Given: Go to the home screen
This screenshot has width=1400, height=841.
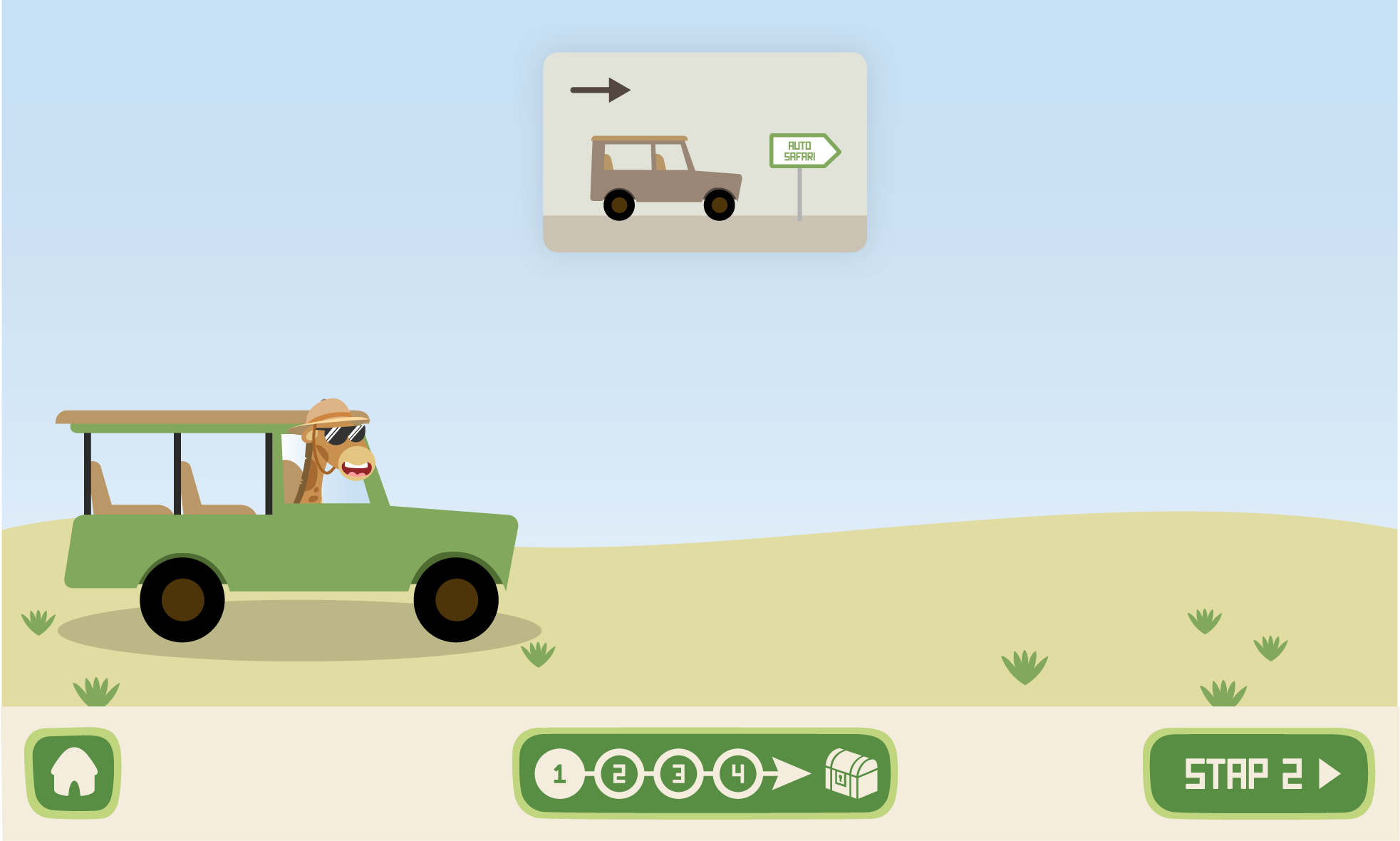Looking at the screenshot, I should pyautogui.click(x=73, y=773).
